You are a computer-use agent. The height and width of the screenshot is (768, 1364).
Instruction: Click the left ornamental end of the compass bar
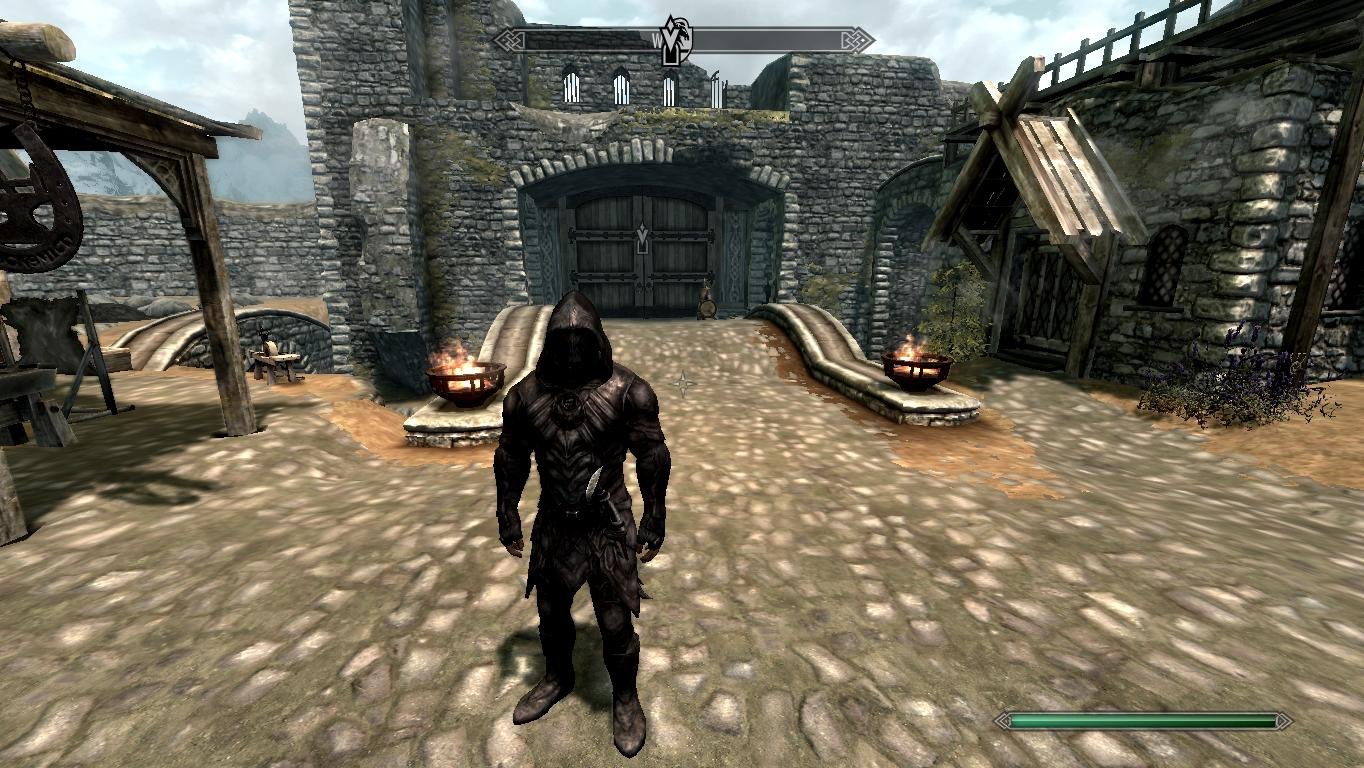click(510, 39)
